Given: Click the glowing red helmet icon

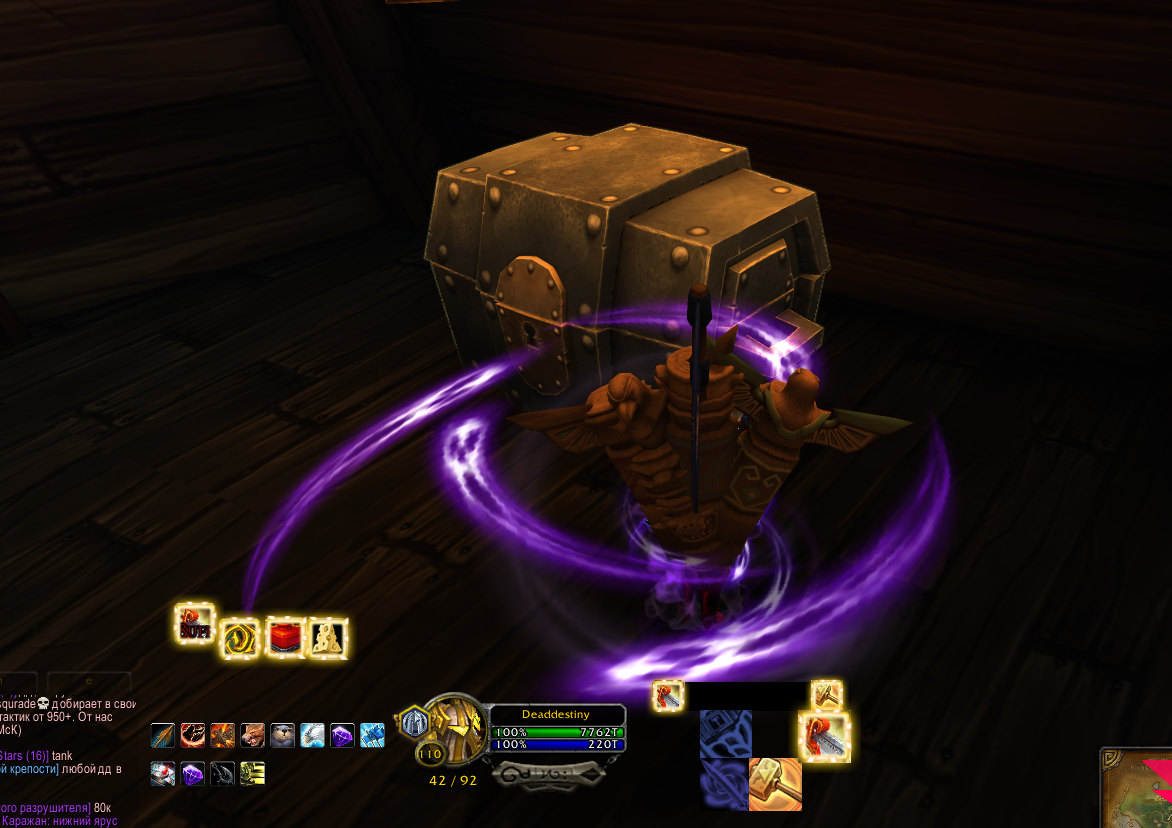Looking at the screenshot, I should click(x=195, y=624).
